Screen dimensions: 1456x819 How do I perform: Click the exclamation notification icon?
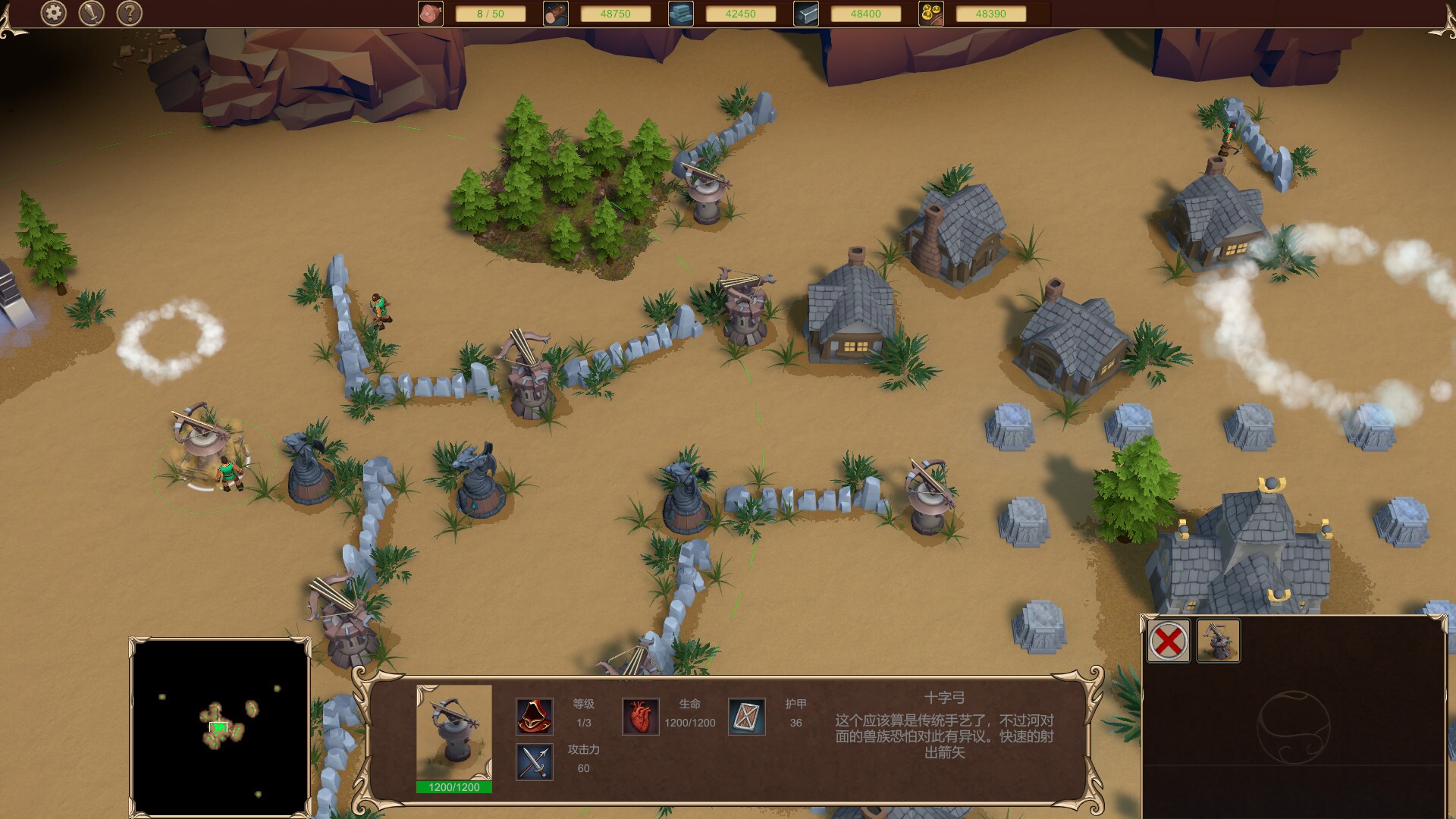coord(91,12)
